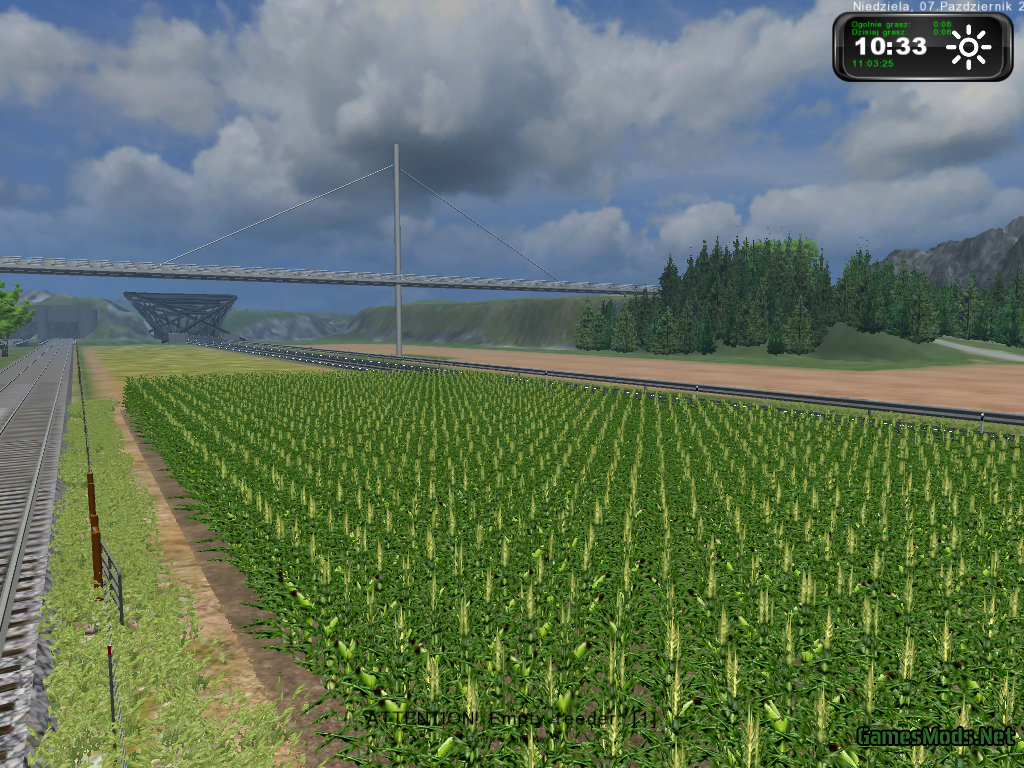Click the GamesMods.Net watermark logo
This screenshot has height=768, width=1024.
933,738
